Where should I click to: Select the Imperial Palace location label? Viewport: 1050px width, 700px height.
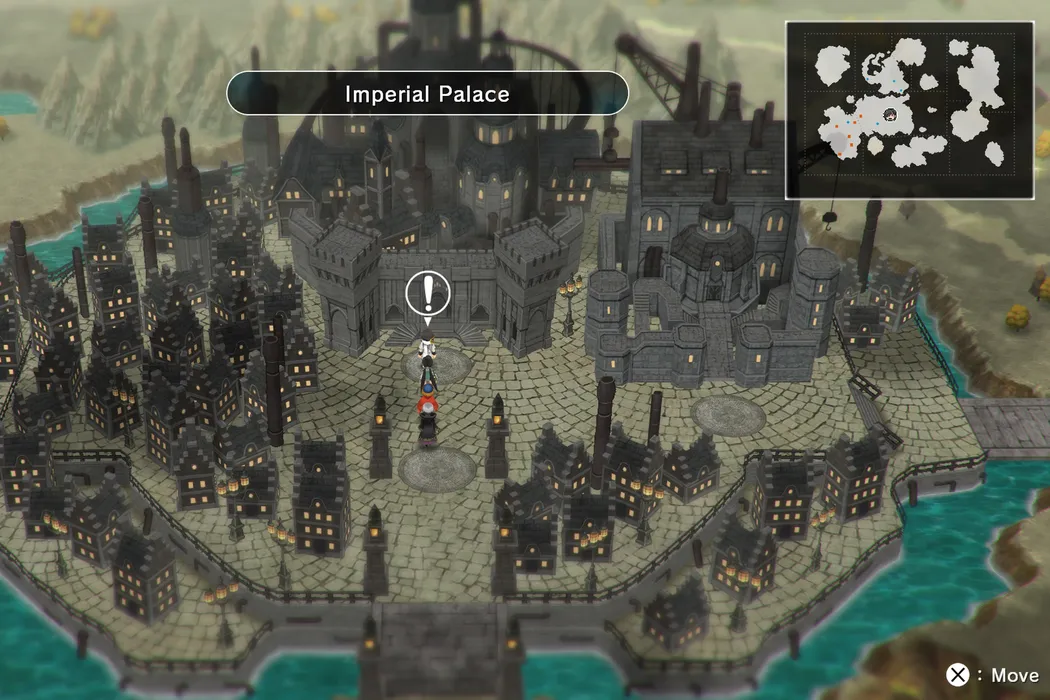tap(427, 94)
